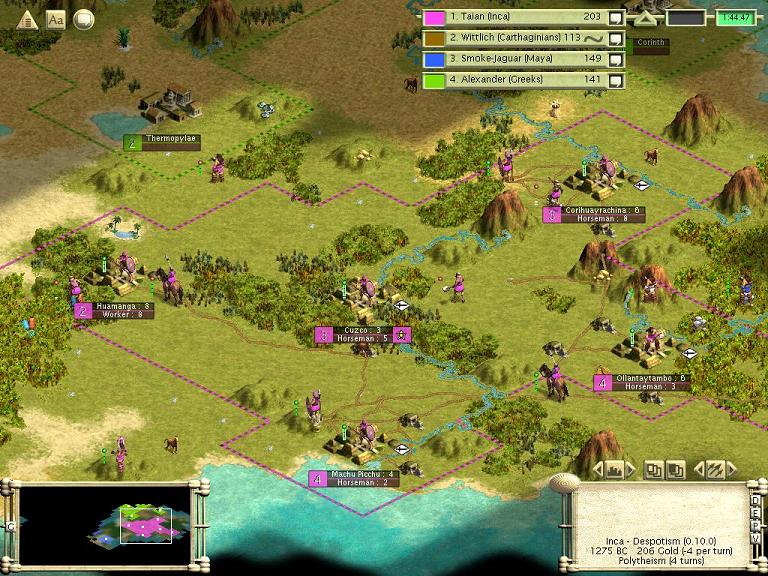Open the main menu pyramid icon
The image size is (768, 576).
(x=27, y=19)
